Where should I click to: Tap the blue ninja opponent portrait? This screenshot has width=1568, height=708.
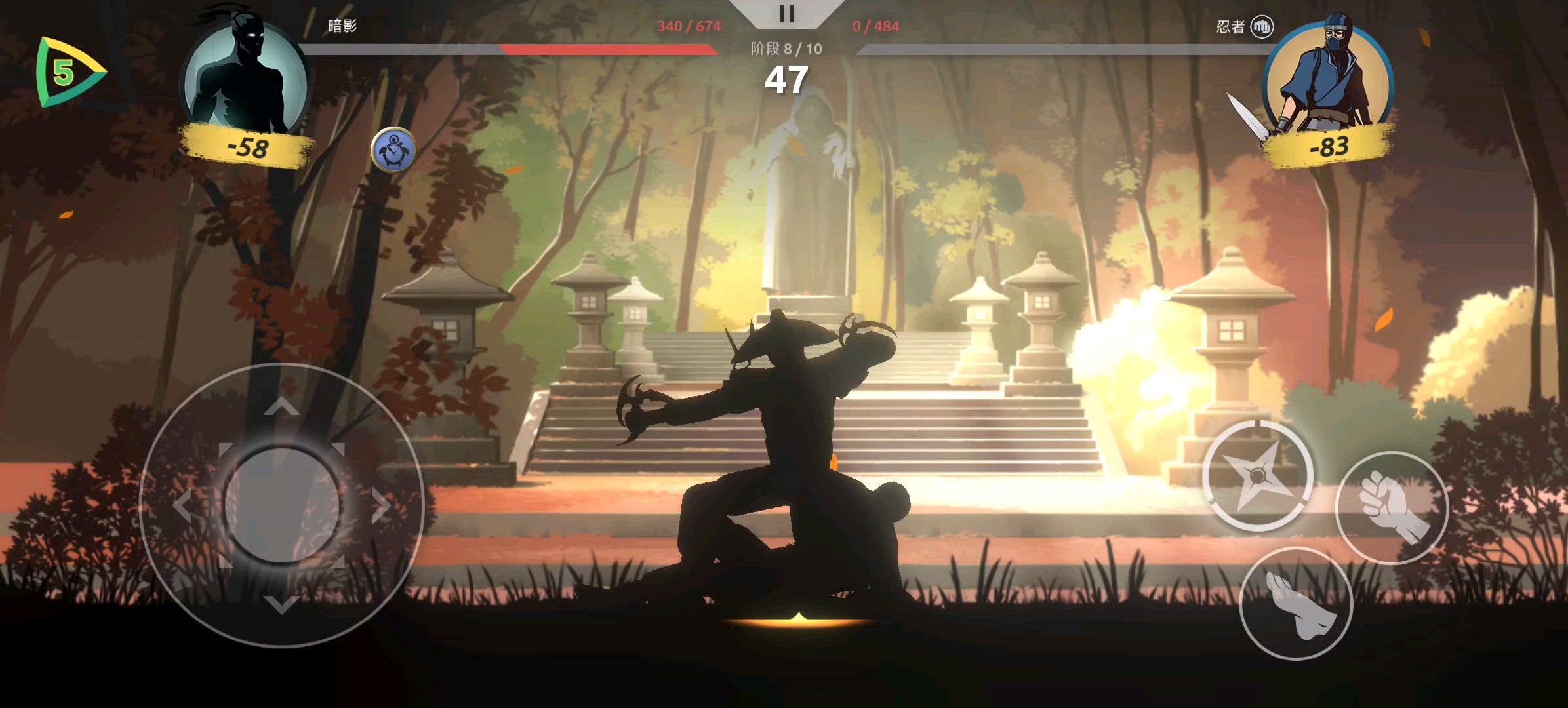[1327, 79]
